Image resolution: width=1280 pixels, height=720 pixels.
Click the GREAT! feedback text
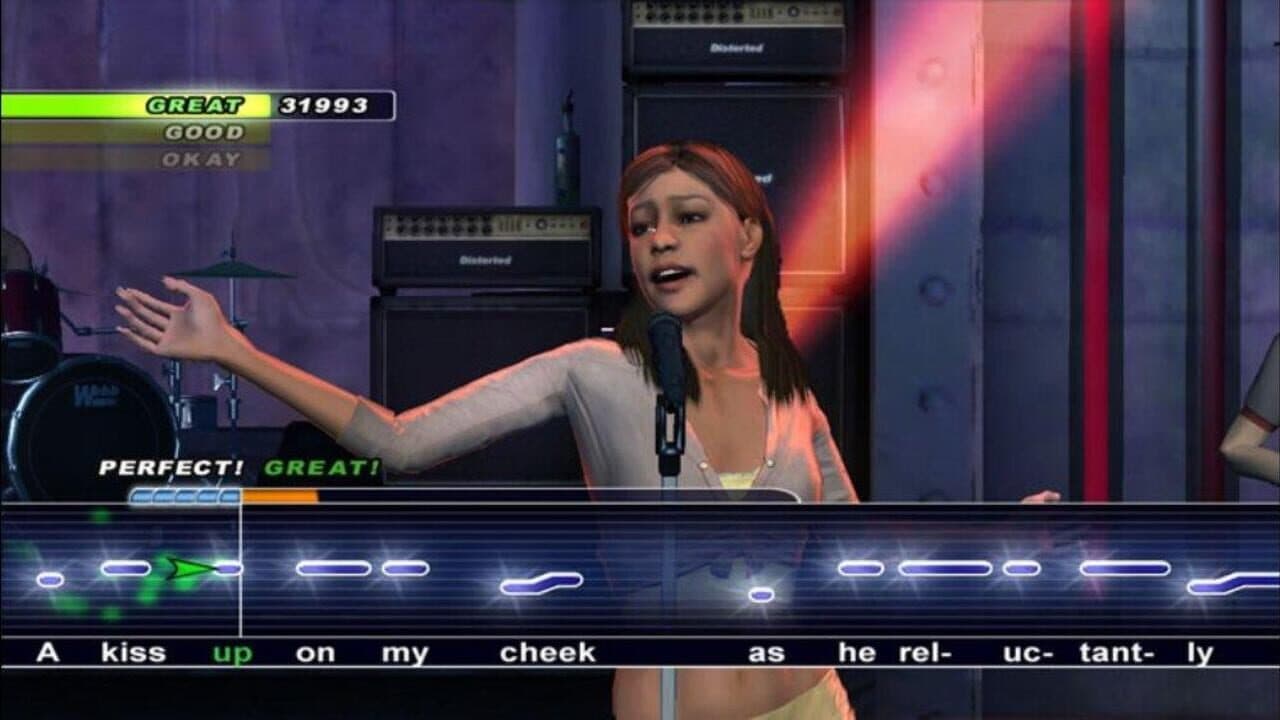coord(322,467)
